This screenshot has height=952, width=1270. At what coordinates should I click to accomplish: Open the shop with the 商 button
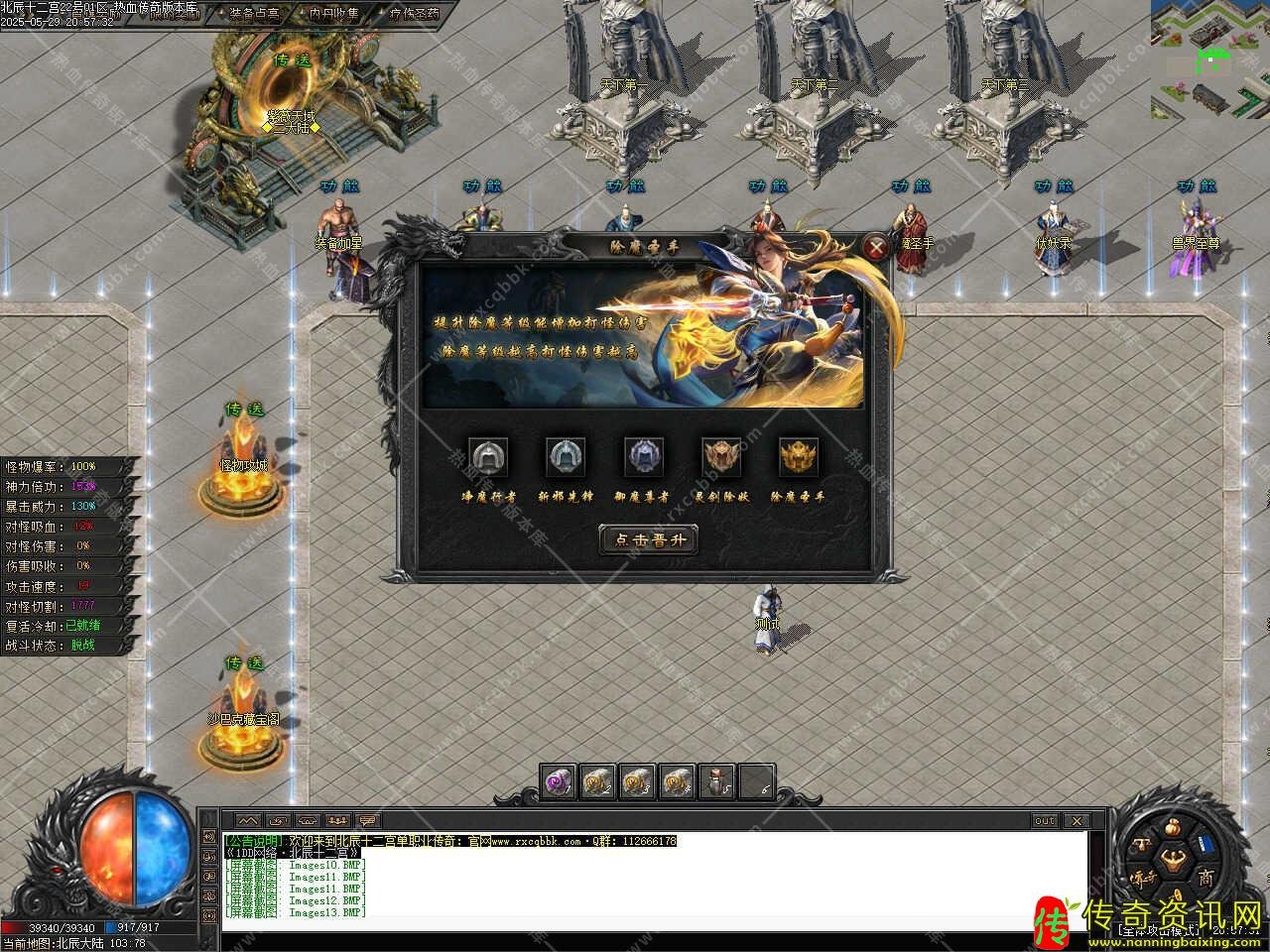point(1205,878)
